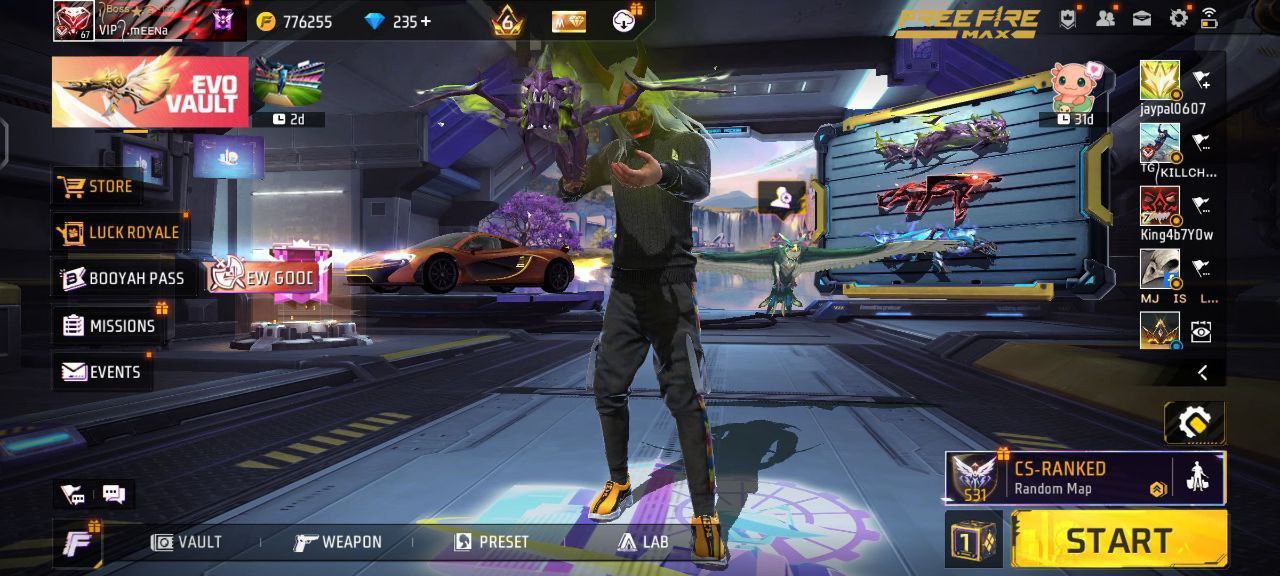Switch to the VAULT tab
Viewport: 1280px width, 576px height.
point(187,542)
